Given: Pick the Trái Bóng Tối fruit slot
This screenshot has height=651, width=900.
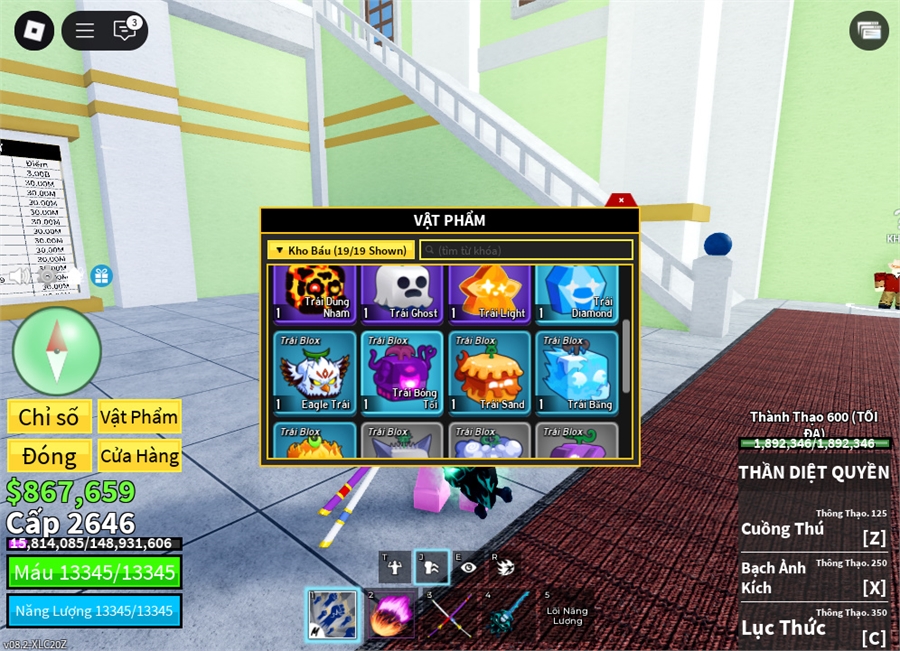Looking at the screenshot, I should tap(401, 372).
